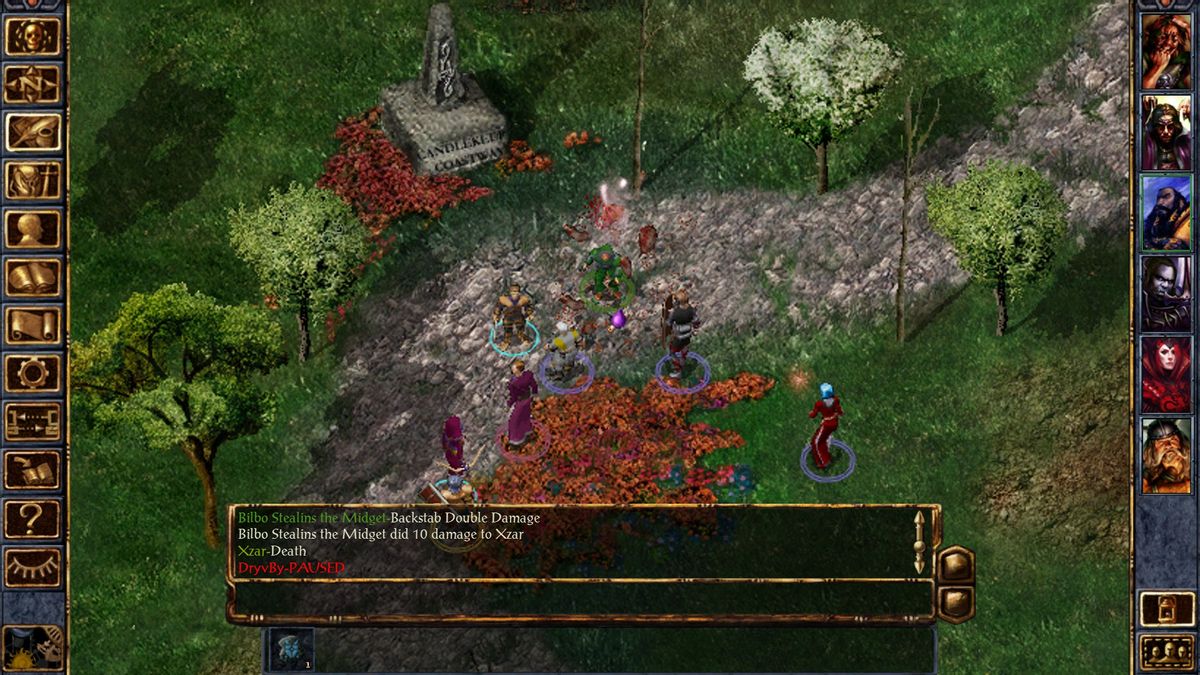Image resolution: width=1200 pixels, height=675 pixels.
Task: Open the priest scroll
Action: [x=33, y=325]
